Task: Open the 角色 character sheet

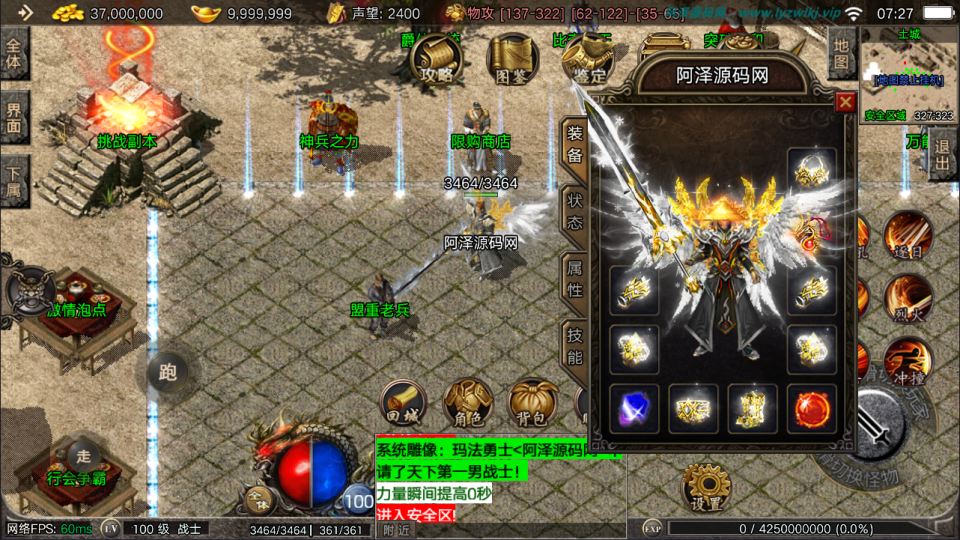Action: 467,403
